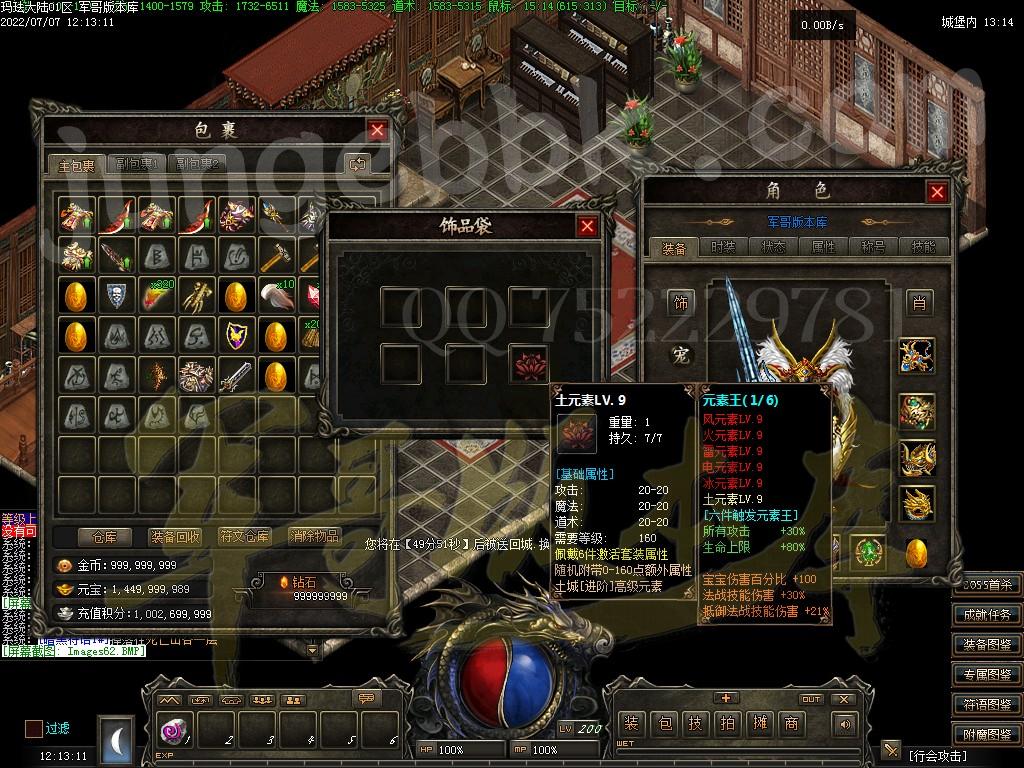
Task: Use the purple swirl item in hotbar slot 1
Action: pyautogui.click(x=171, y=731)
